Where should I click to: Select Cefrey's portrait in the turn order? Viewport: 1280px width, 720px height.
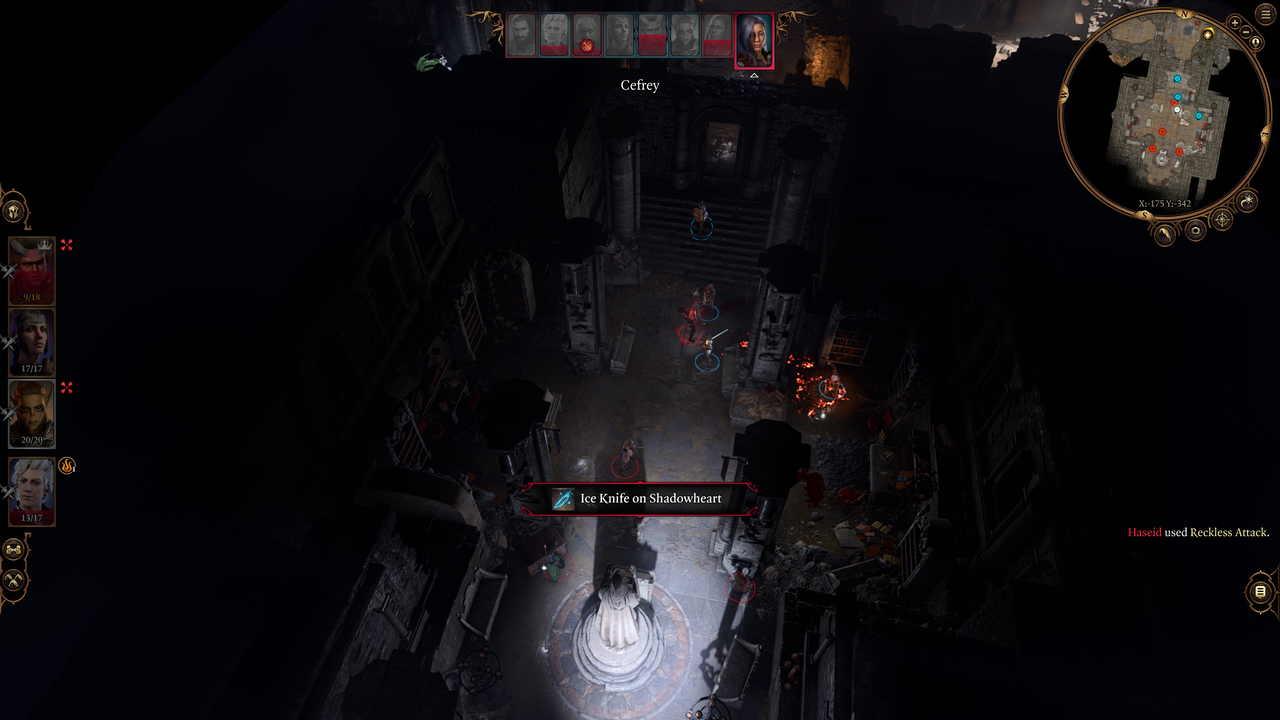[x=753, y=41]
